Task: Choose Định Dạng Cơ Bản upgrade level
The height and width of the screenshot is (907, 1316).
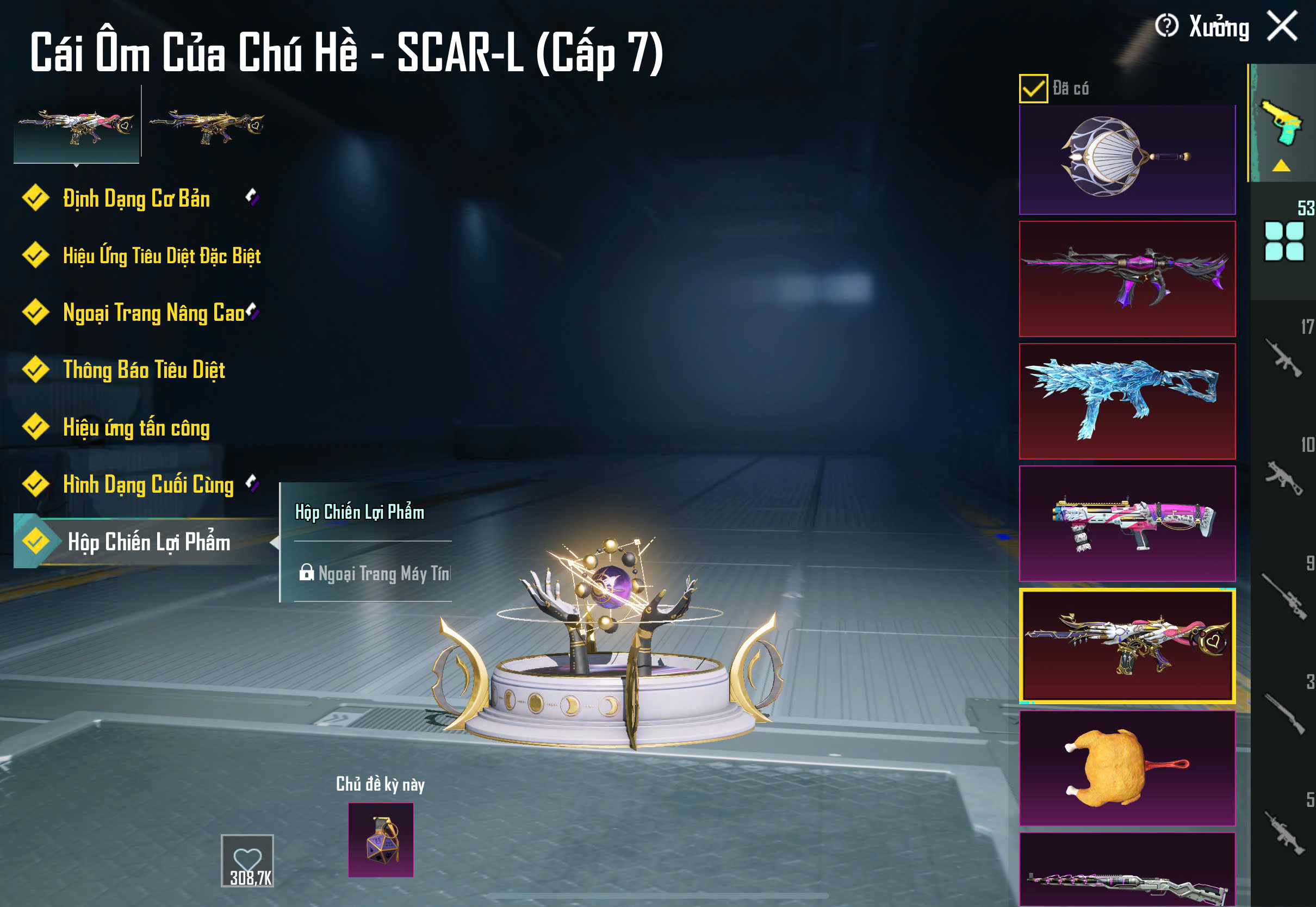Action: click(x=136, y=198)
